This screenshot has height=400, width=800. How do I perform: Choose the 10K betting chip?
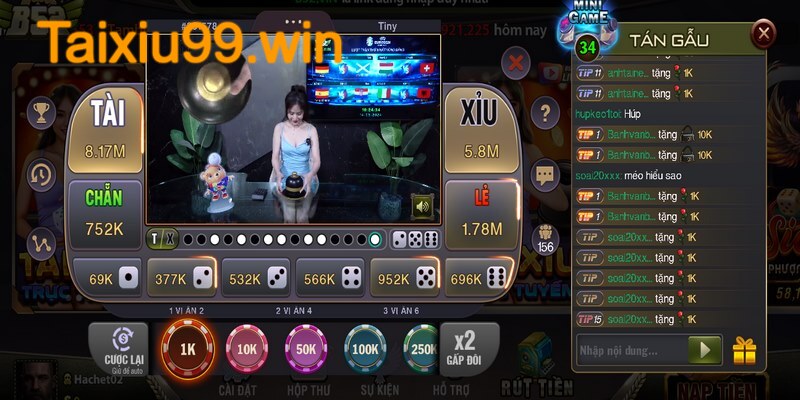pyautogui.click(x=246, y=350)
